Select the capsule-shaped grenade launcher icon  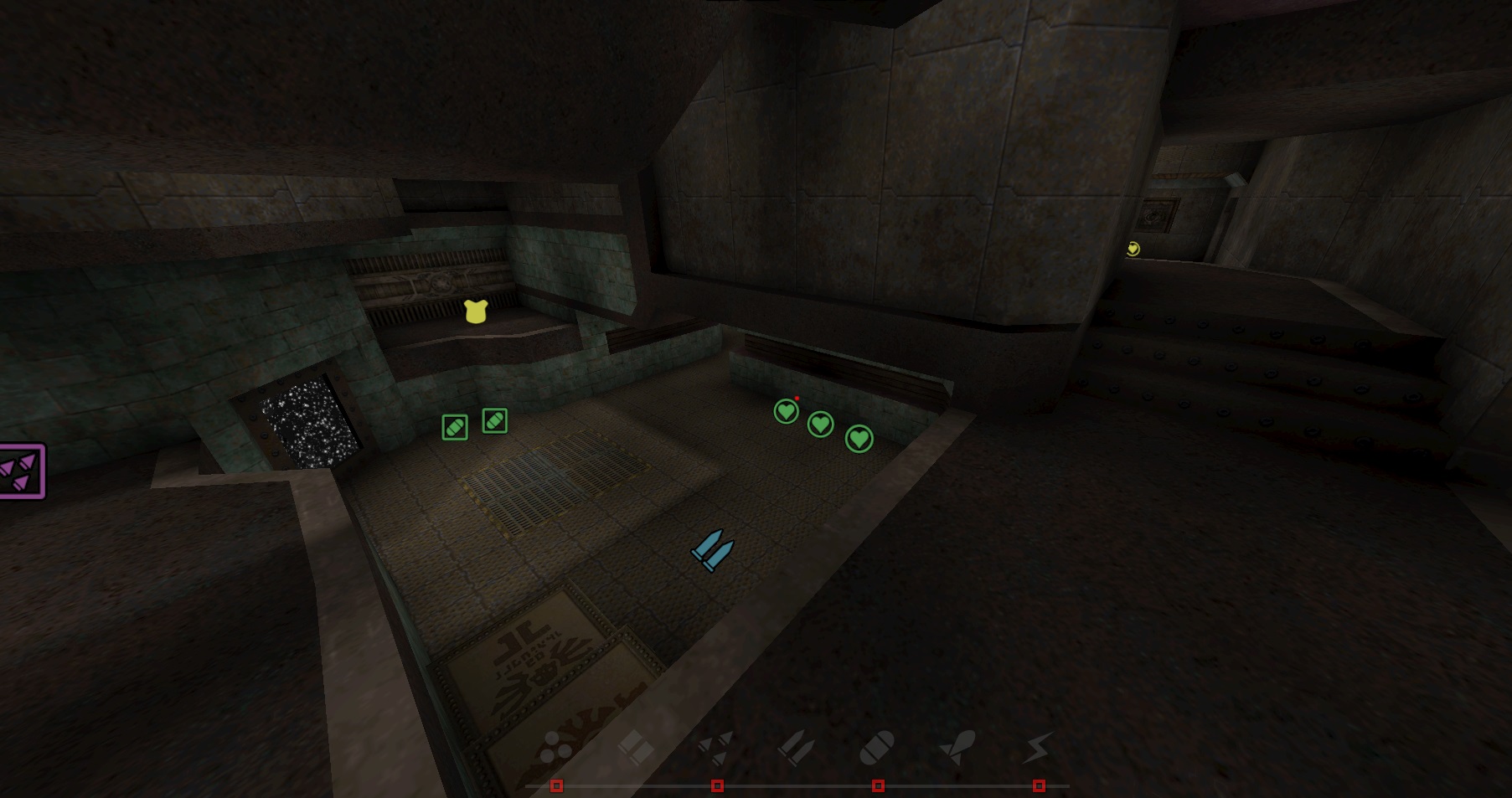(877, 746)
